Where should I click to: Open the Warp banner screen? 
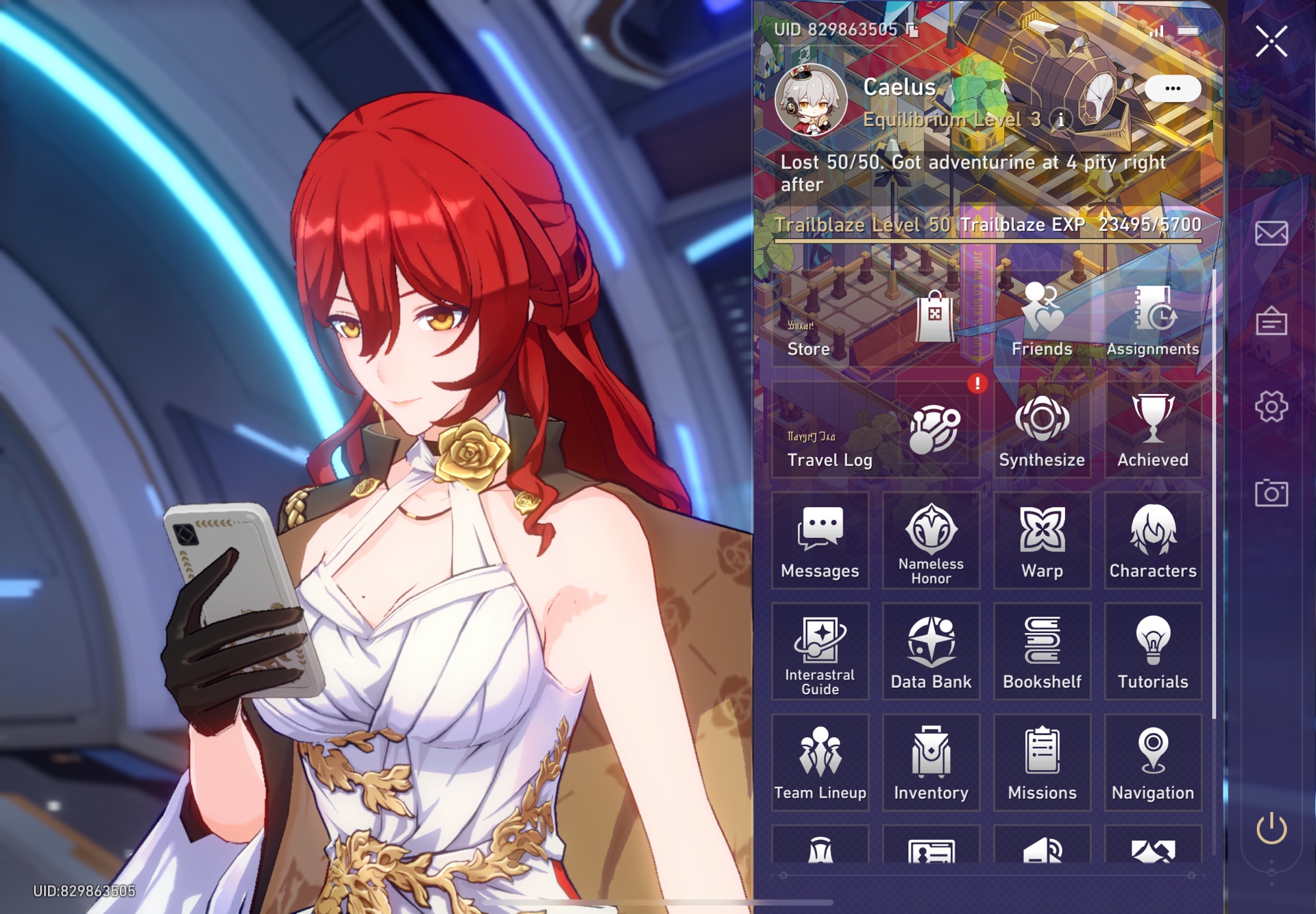1042,540
